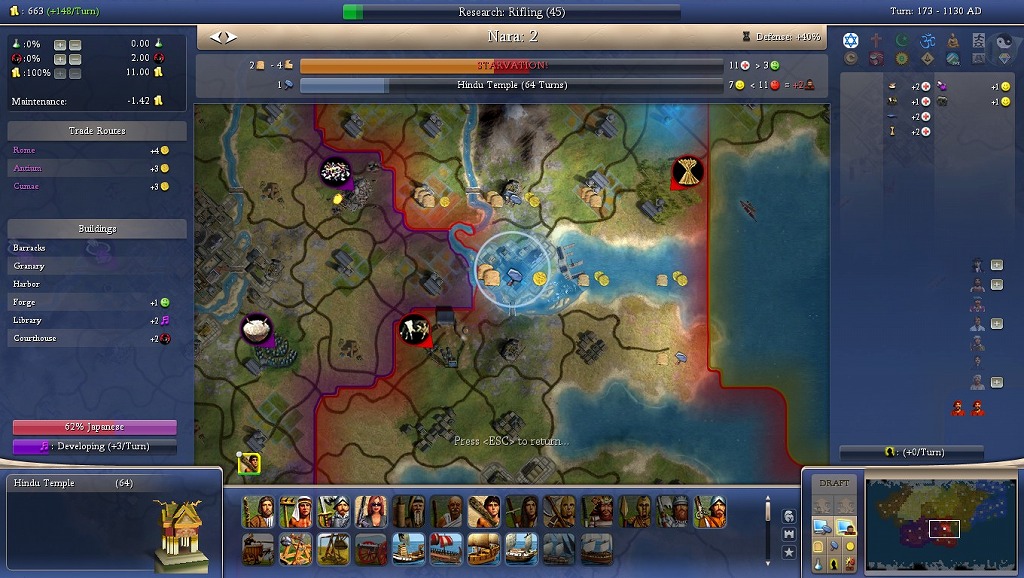Select the Star of David religion icon

pyautogui.click(x=851, y=40)
